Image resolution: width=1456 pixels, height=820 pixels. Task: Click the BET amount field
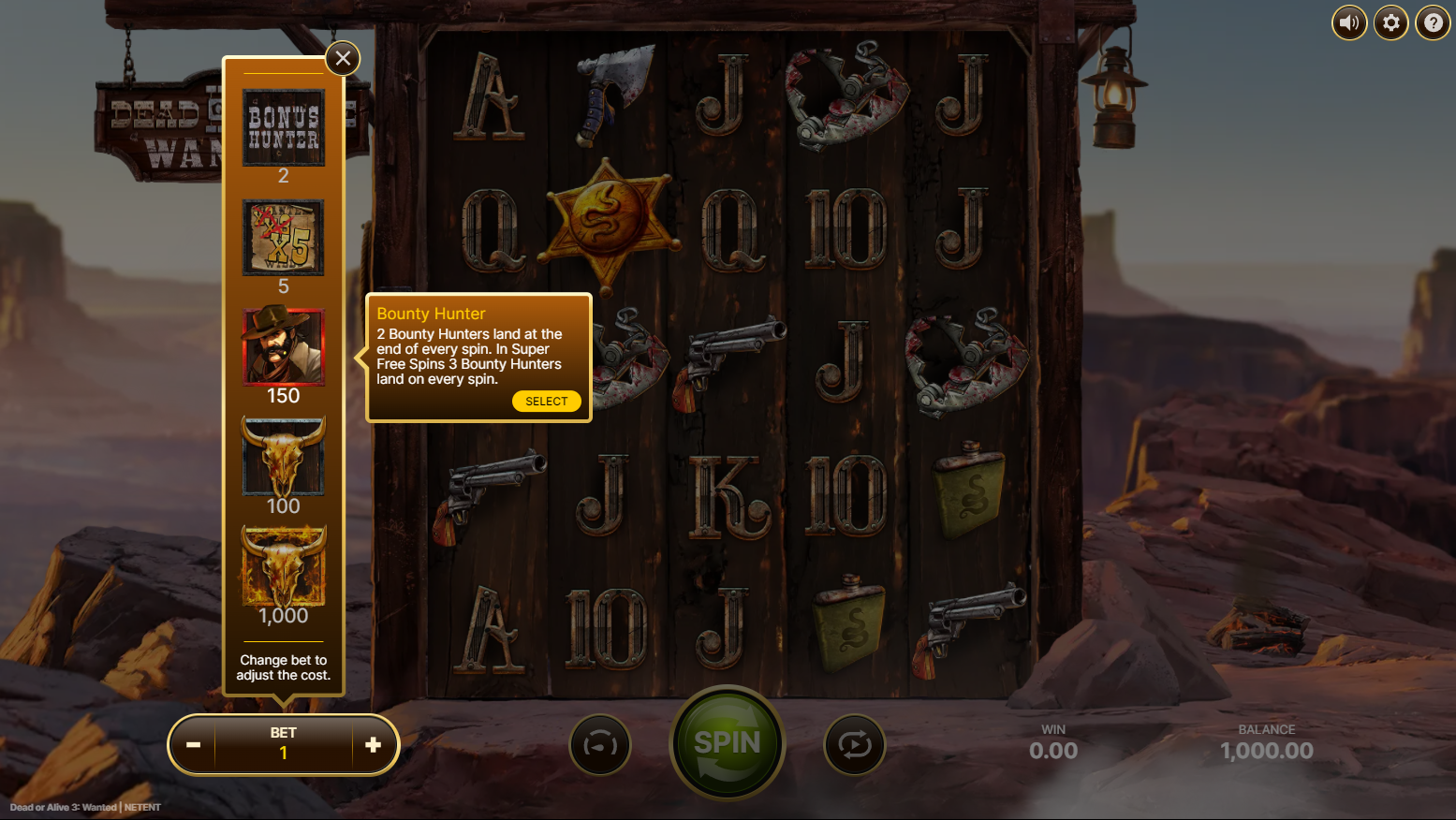(283, 744)
